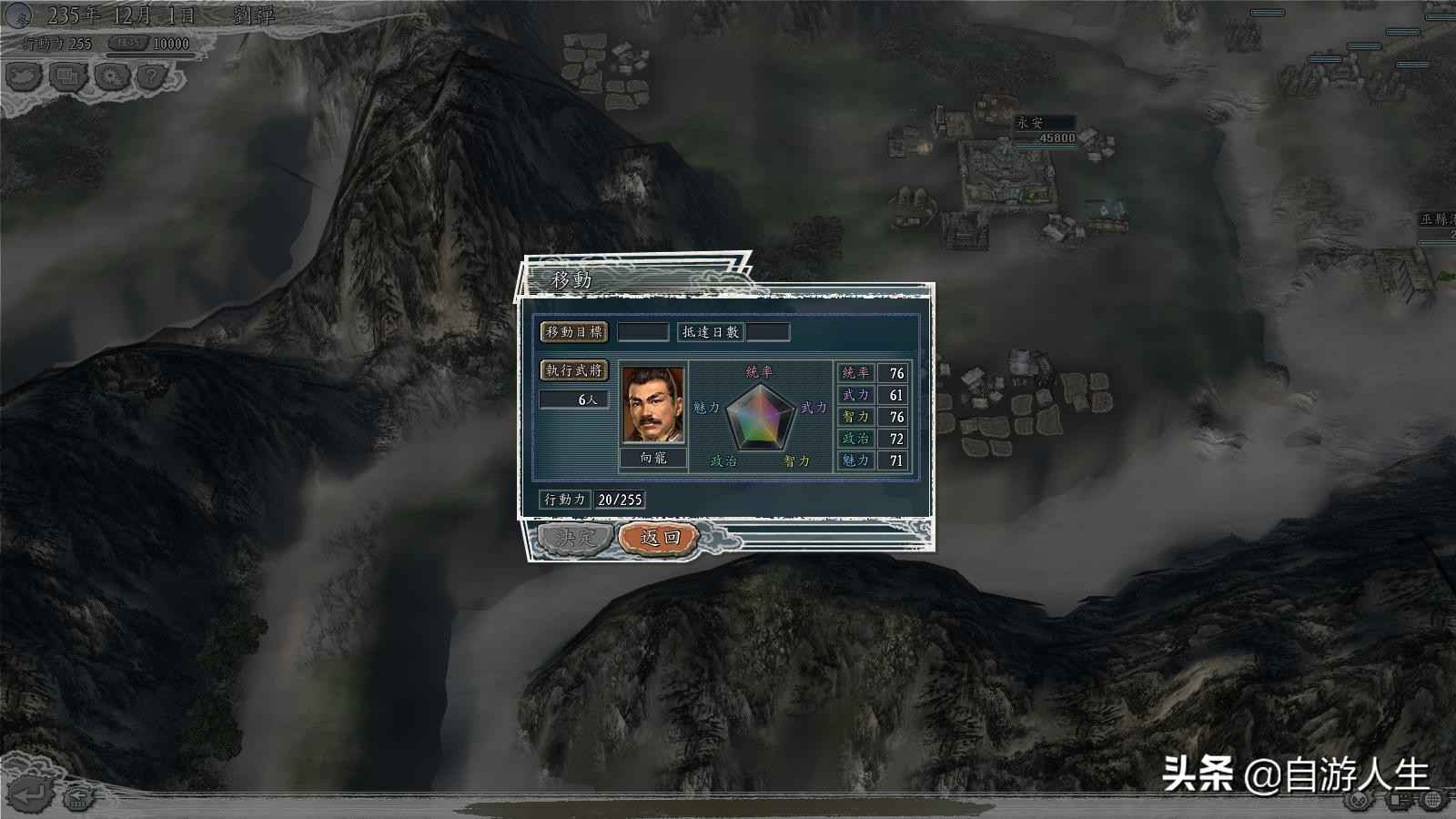This screenshot has width=1456, height=819.
Task: Cancel with the 返回 button
Action: click(x=660, y=537)
